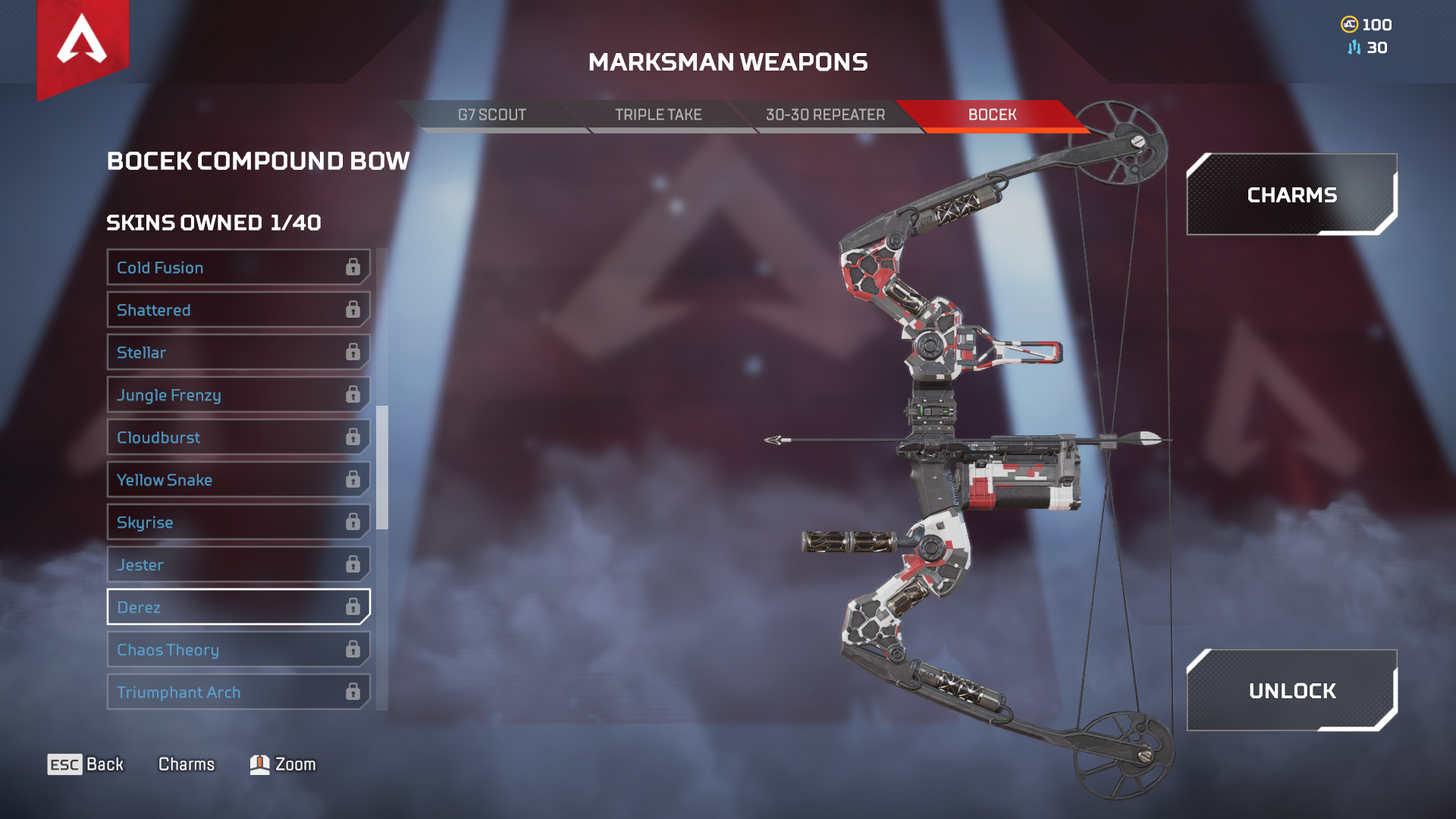Viewport: 1456px width, 819px height.
Task: Select the Triumphant Arch skin
Action: (227, 692)
